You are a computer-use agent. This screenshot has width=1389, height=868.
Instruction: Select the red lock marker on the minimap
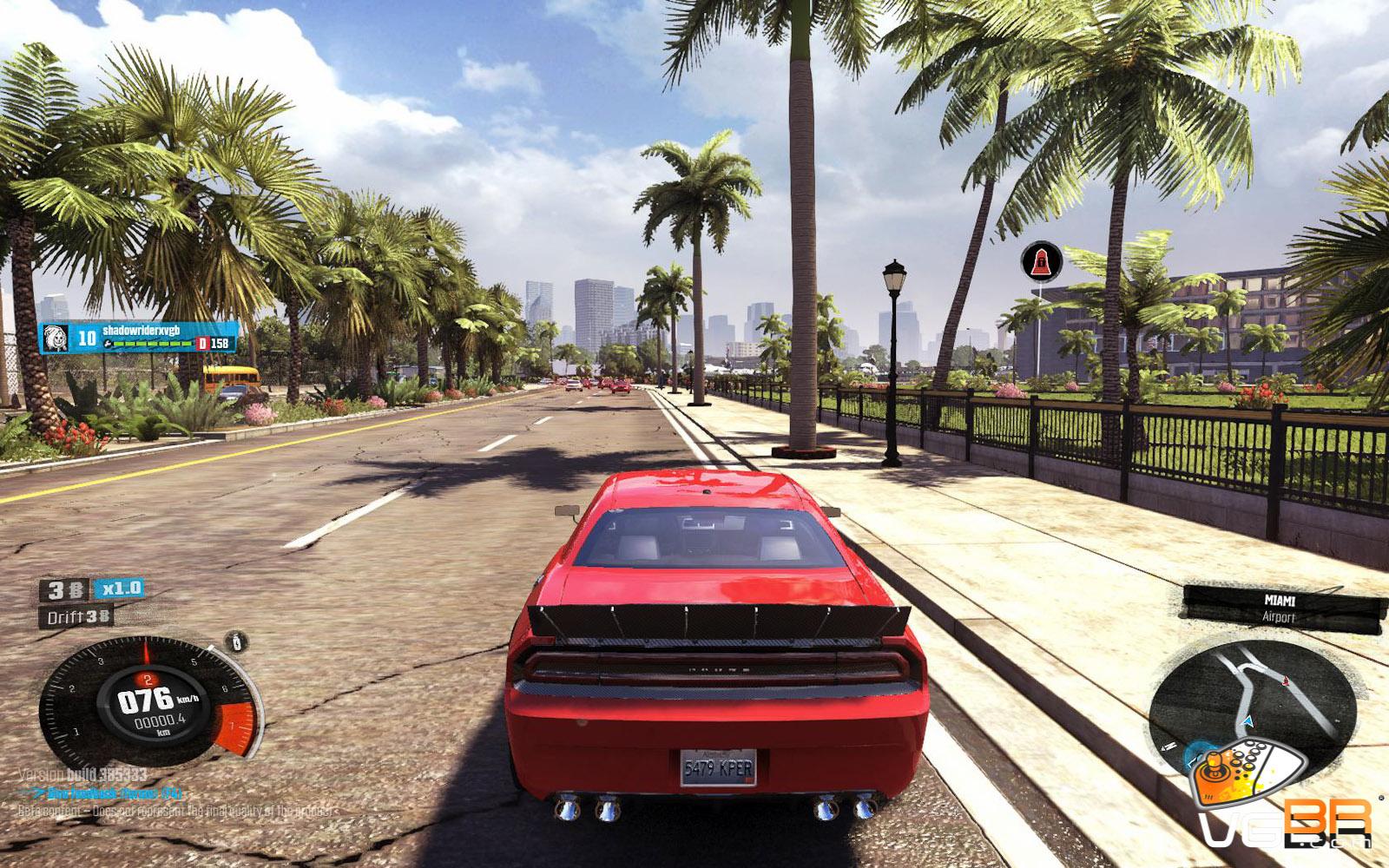coord(1286,682)
